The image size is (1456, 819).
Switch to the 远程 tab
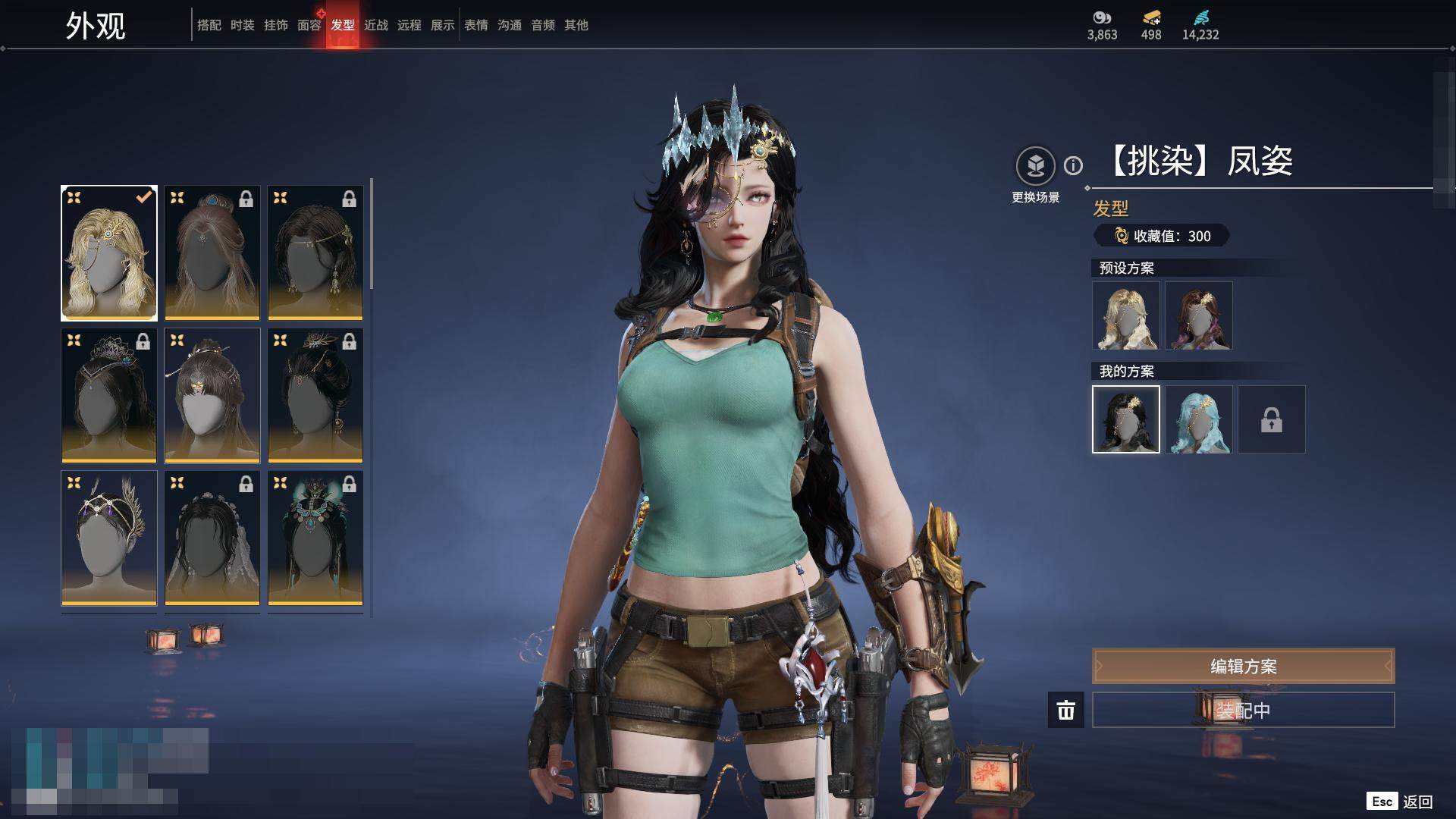(409, 25)
